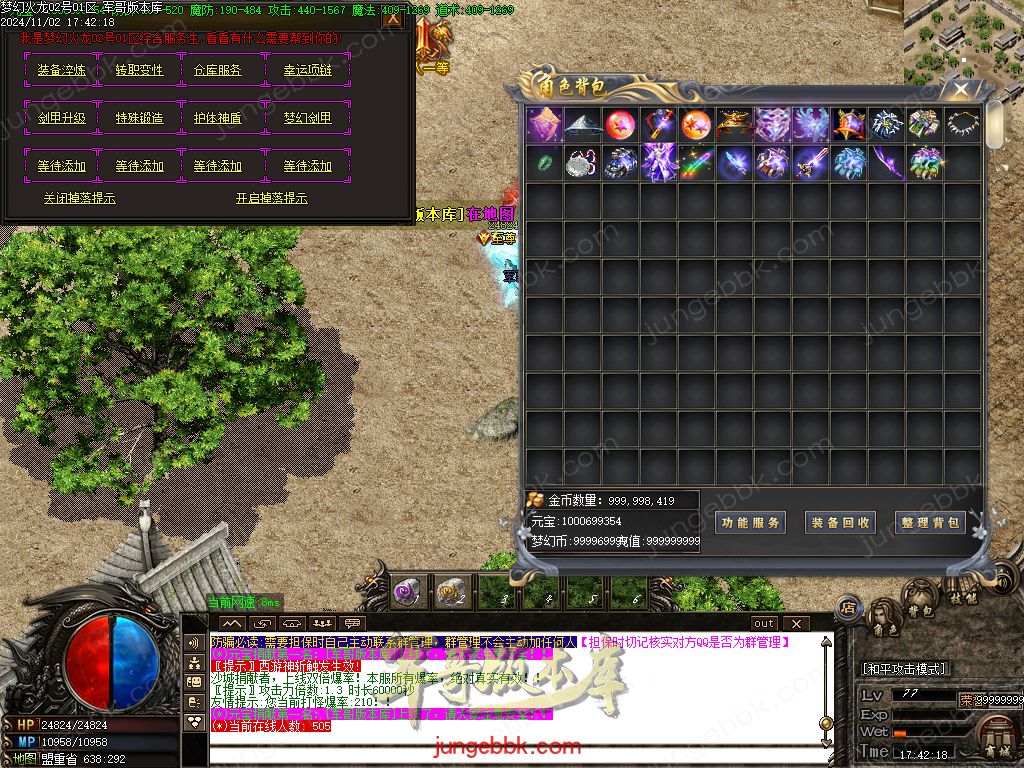Use the purple scroll in hotbar slot 1
The image size is (1024, 768).
pyautogui.click(x=406, y=592)
